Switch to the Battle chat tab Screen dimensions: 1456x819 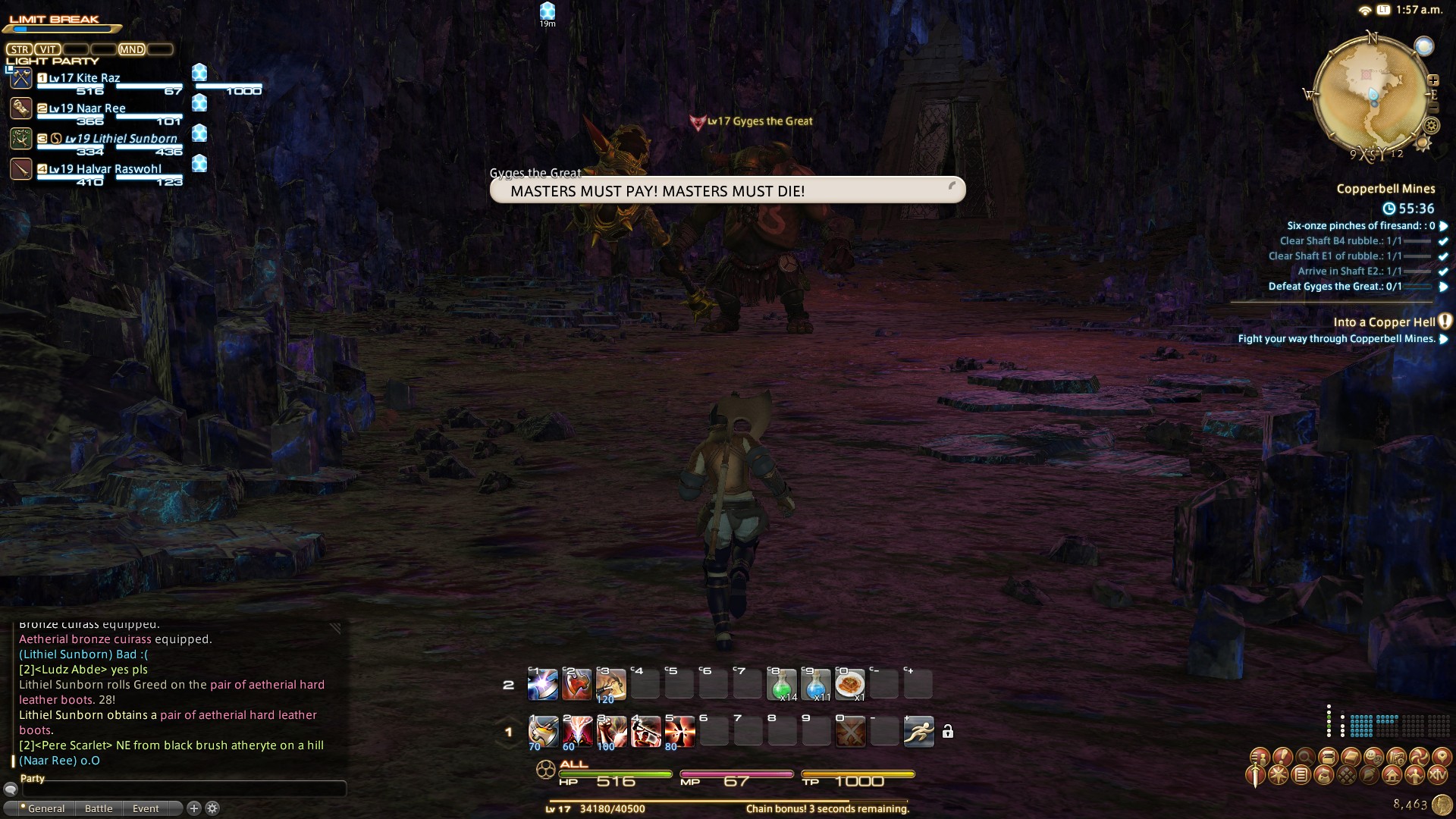pos(99,808)
